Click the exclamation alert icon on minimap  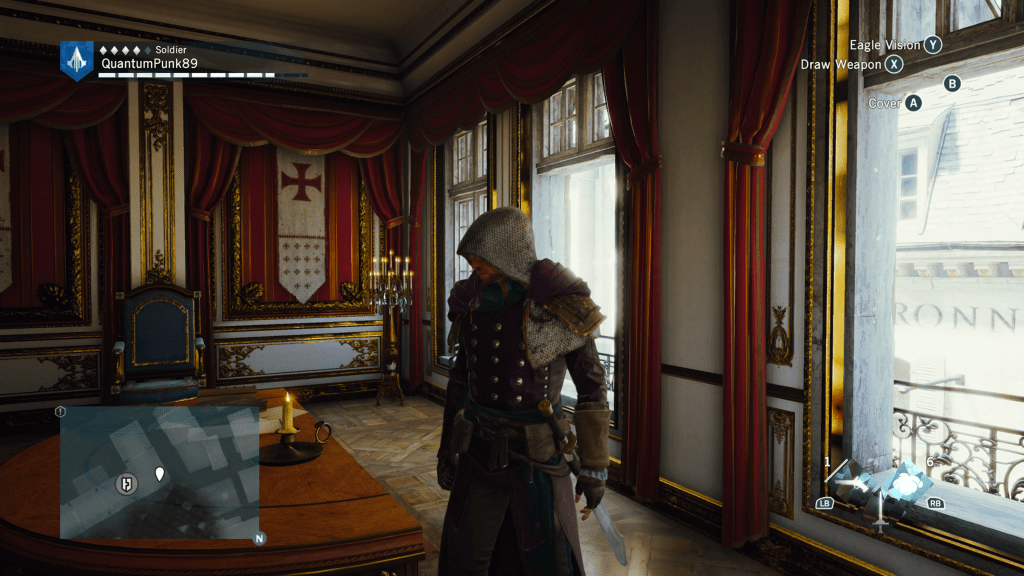(61, 411)
